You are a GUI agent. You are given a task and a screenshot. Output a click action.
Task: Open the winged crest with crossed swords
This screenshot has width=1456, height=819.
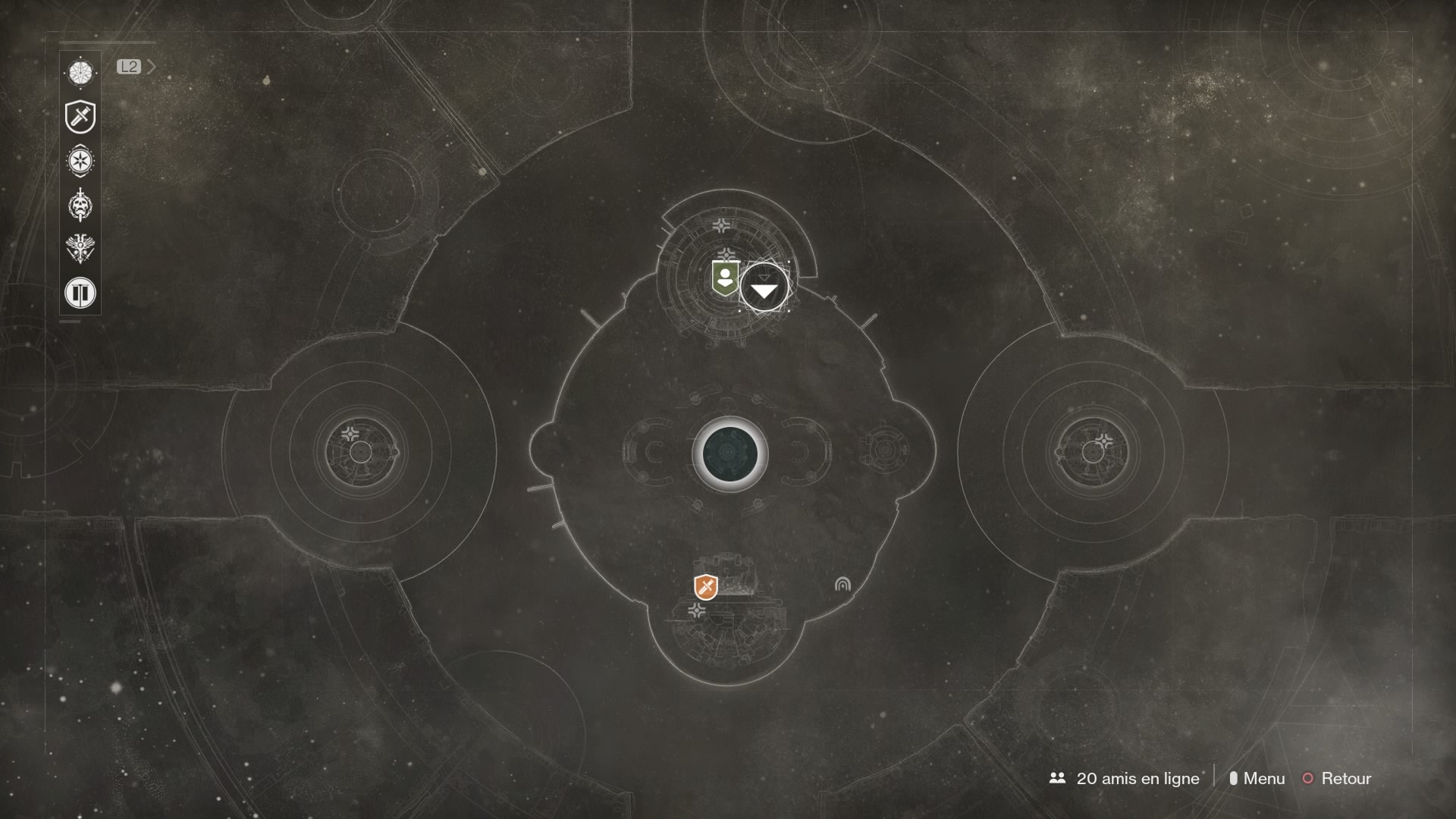(x=80, y=248)
